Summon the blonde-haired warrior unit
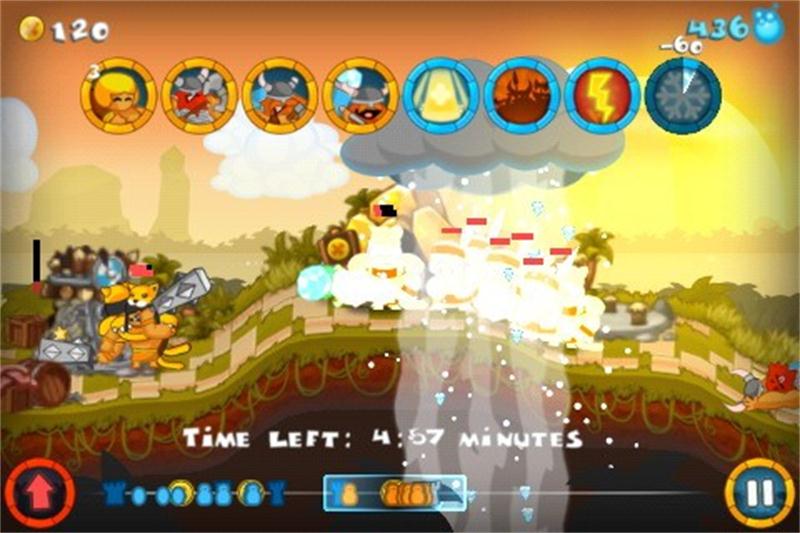This screenshot has width=800, height=533. pos(118,96)
